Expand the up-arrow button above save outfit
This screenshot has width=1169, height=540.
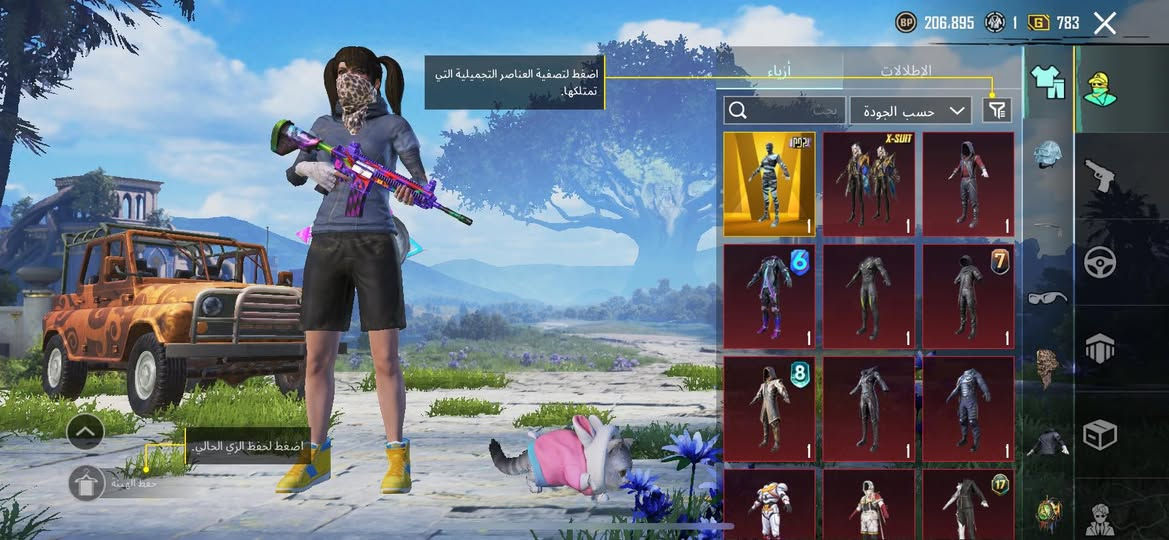tap(86, 432)
